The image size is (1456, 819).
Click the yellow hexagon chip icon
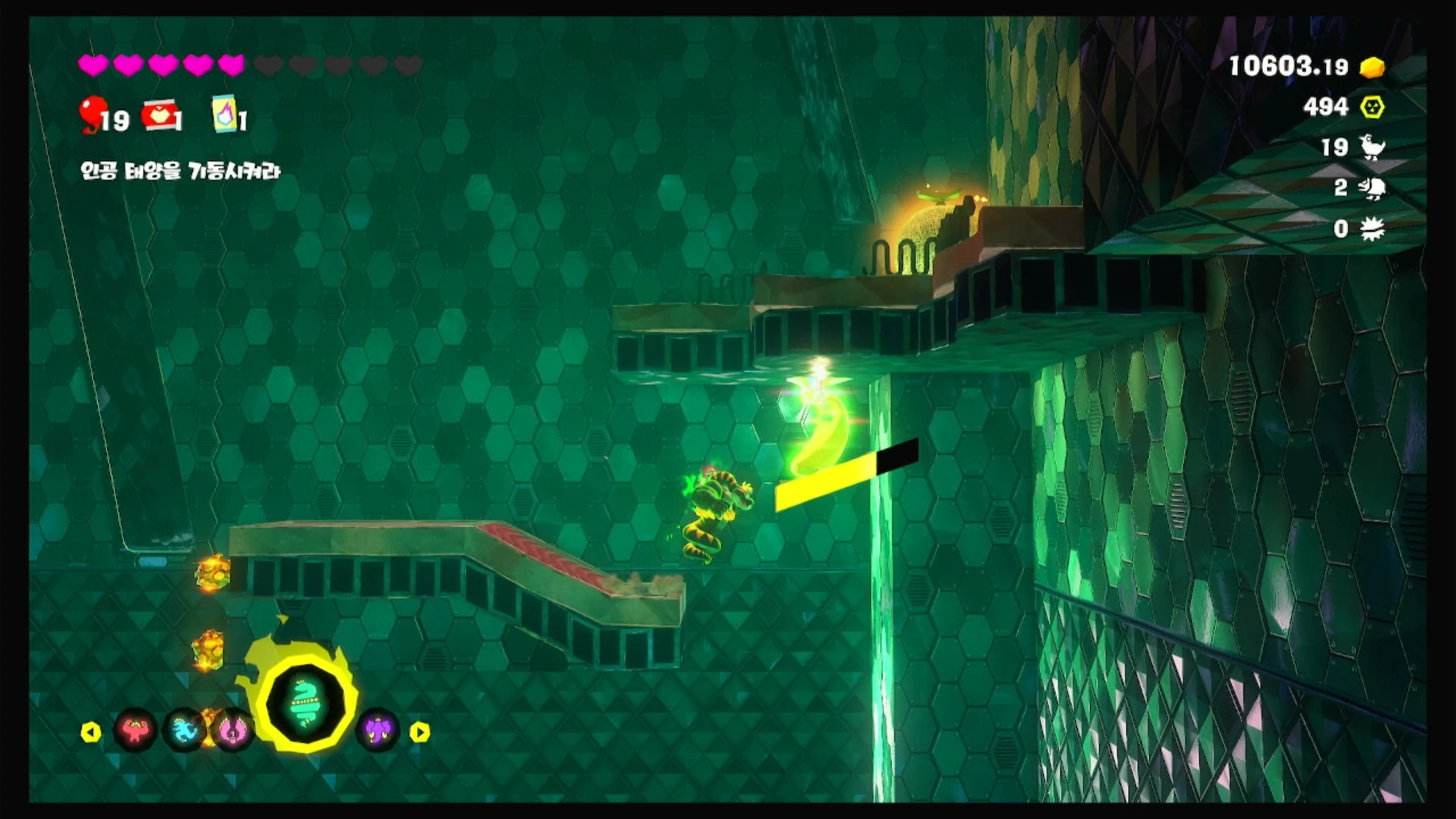[1372, 107]
